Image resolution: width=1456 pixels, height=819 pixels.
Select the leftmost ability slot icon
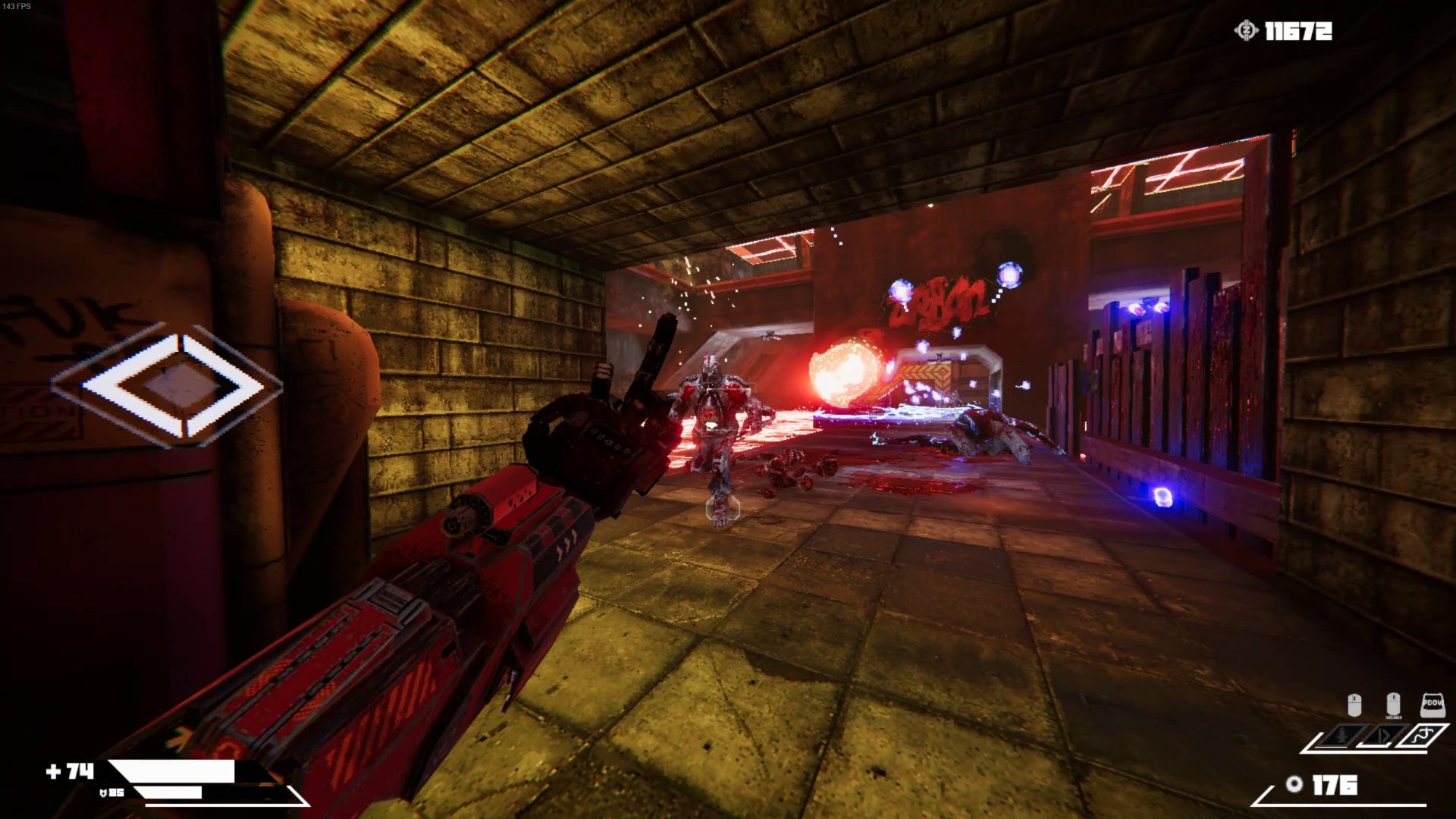[1340, 736]
